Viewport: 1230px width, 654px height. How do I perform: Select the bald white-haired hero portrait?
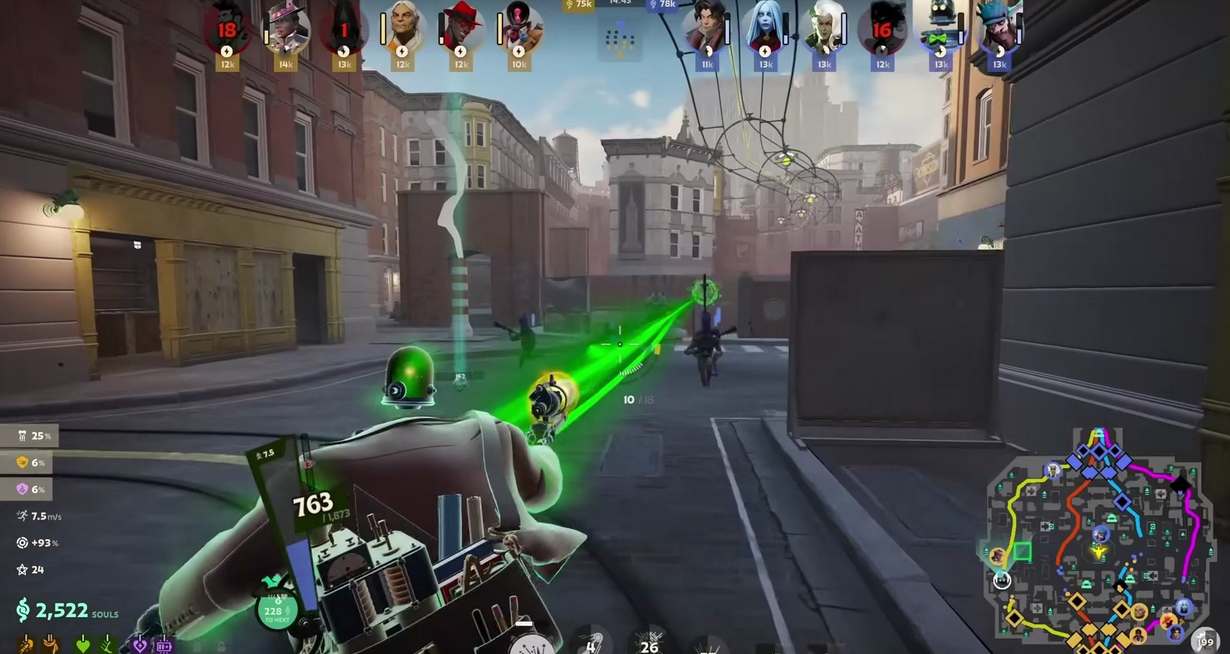403,27
